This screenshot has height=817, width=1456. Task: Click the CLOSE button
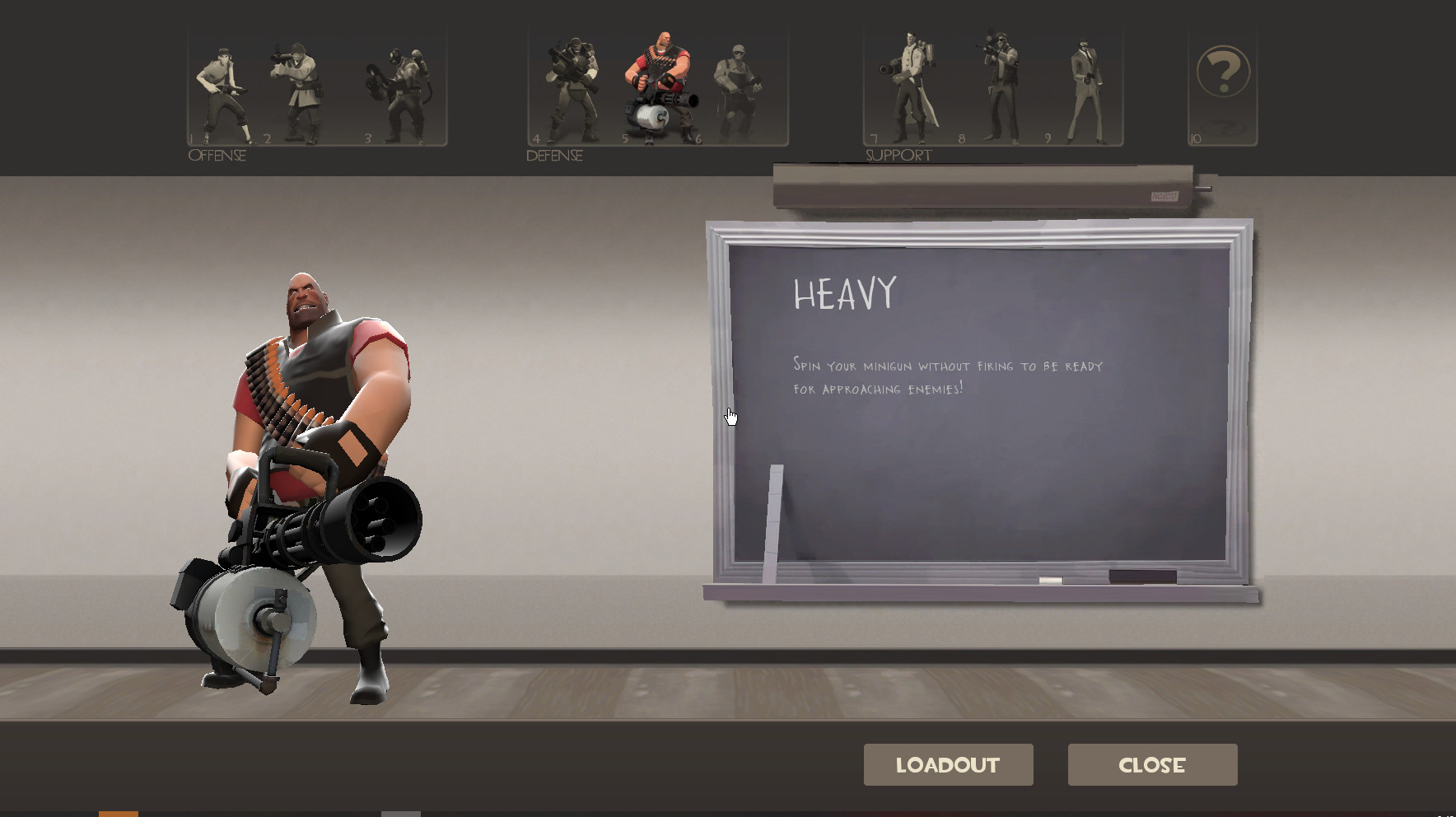(1151, 764)
